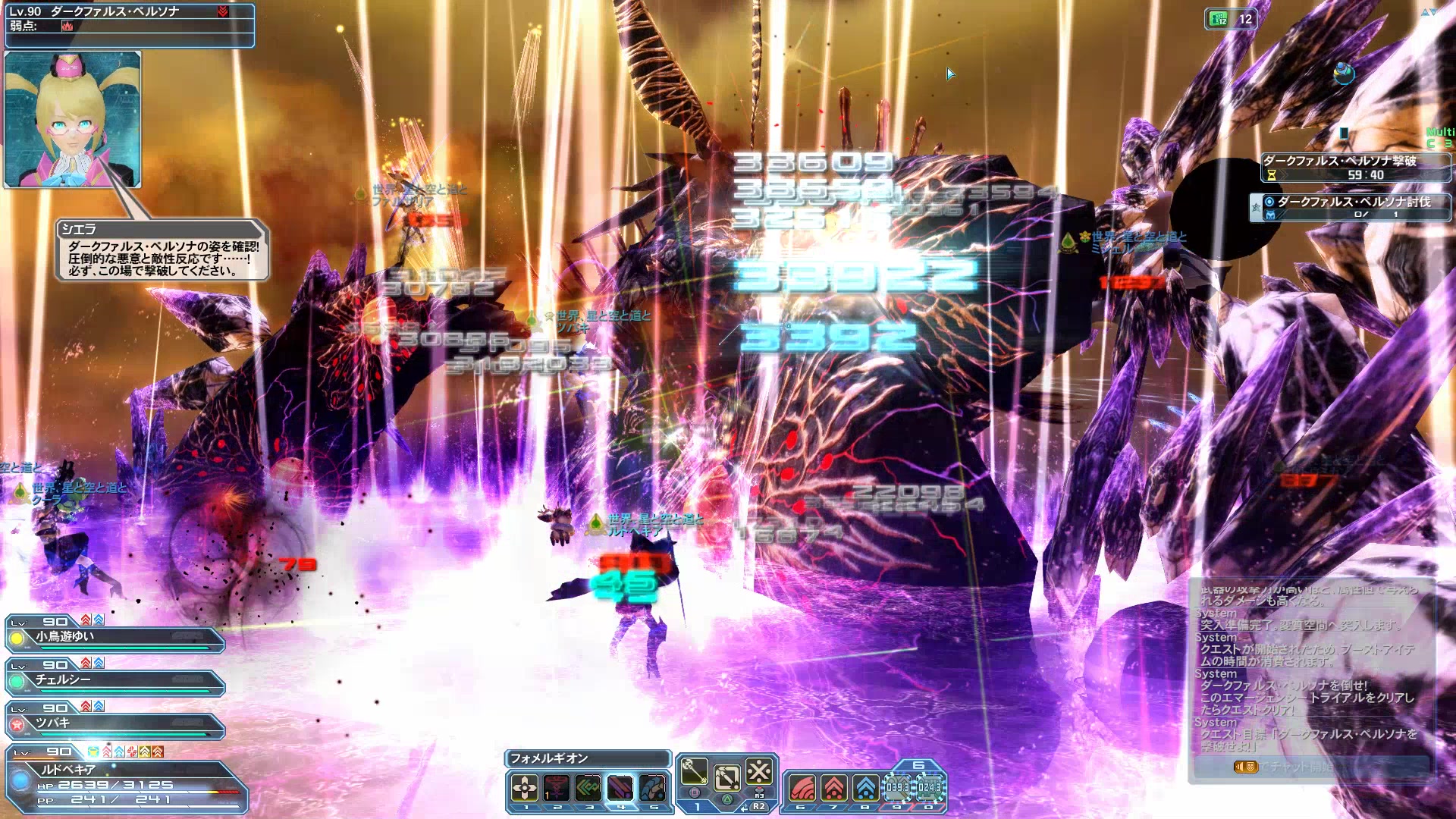Screen dimensions: 1456x819
Task: Activate the dark red emblem skill in slot 2
Action: [x=557, y=787]
